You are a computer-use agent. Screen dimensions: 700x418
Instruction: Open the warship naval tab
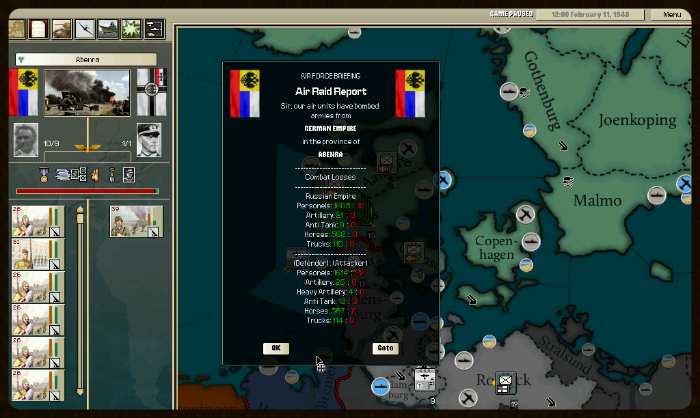(x=107, y=29)
